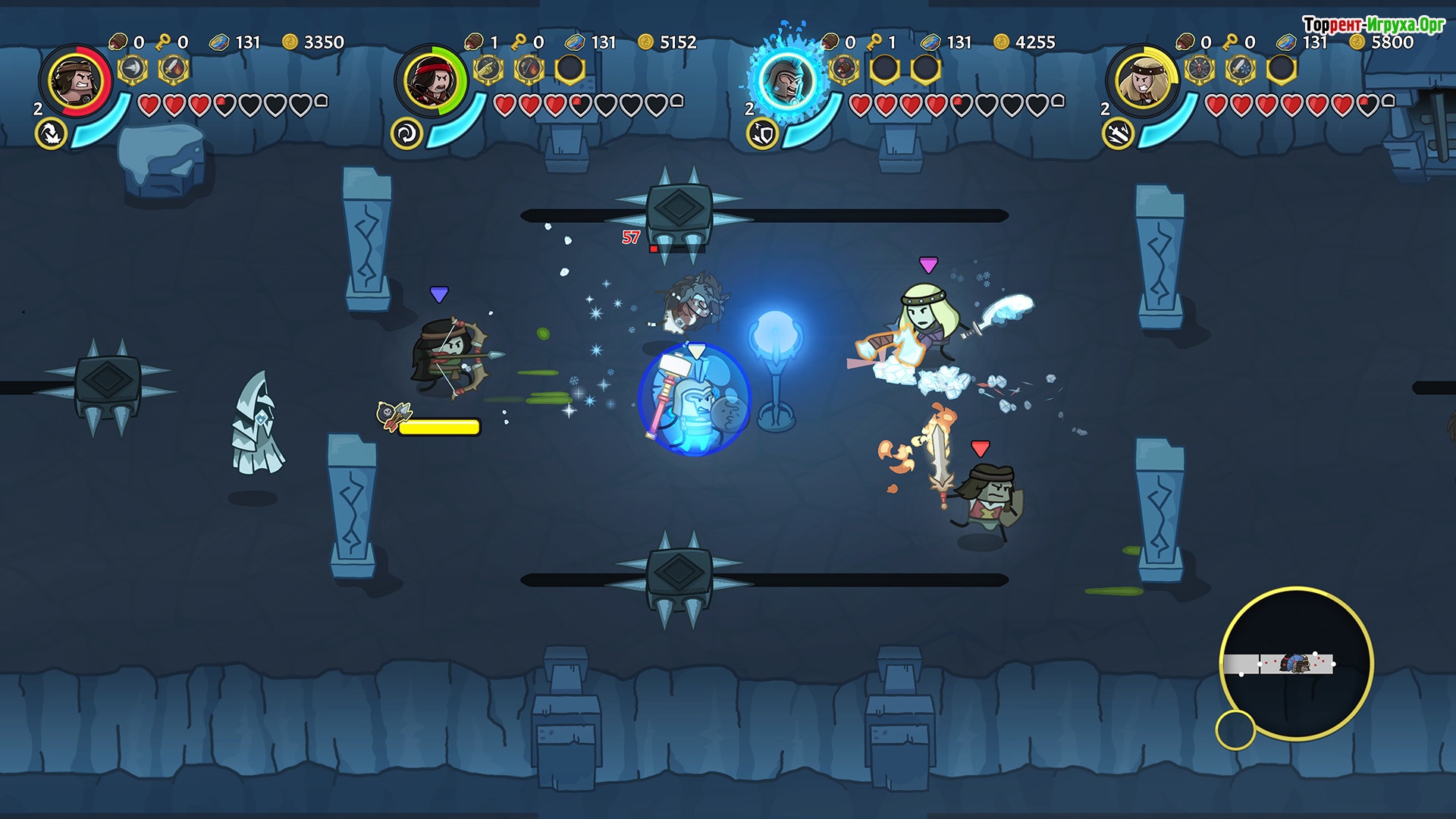The image size is (1456, 819).
Task: Activate the lightning shield ability icon
Action: coord(762,134)
